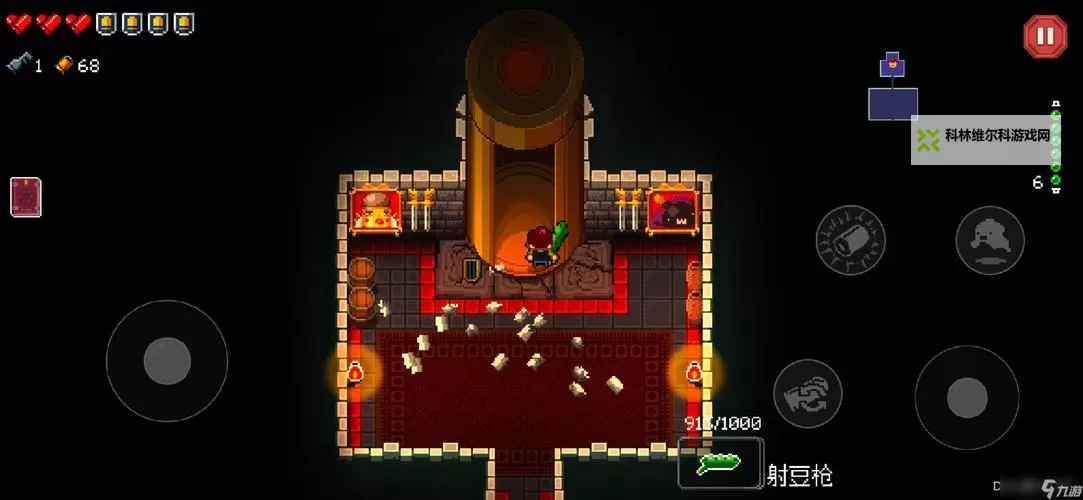This screenshot has width=1083, height=500.
Task: Use the red book active item
Action: click(26, 197)
